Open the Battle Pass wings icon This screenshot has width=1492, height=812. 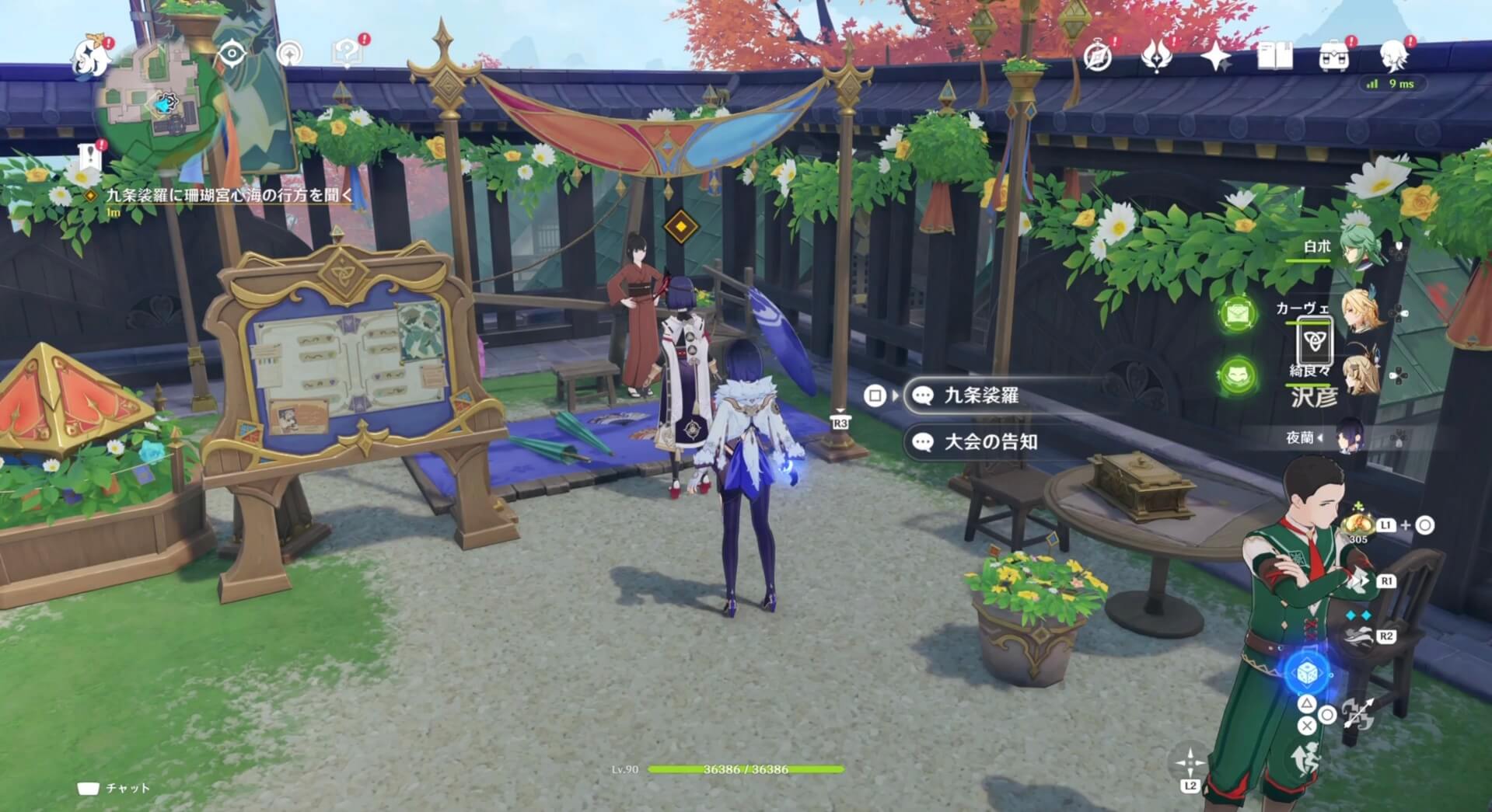(x=1156, y=56)
